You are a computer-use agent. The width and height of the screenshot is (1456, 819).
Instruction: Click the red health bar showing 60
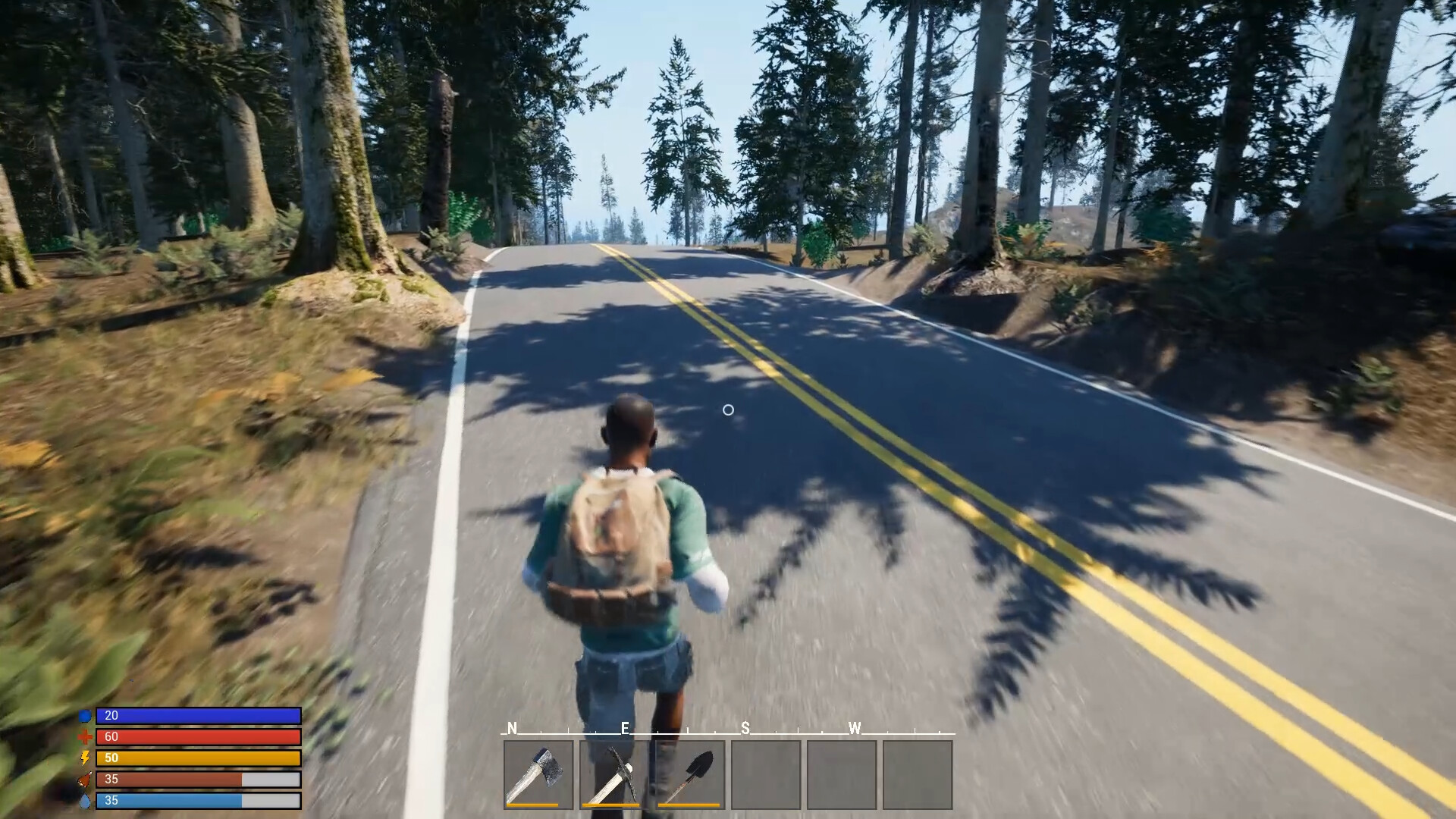[197, 736]
